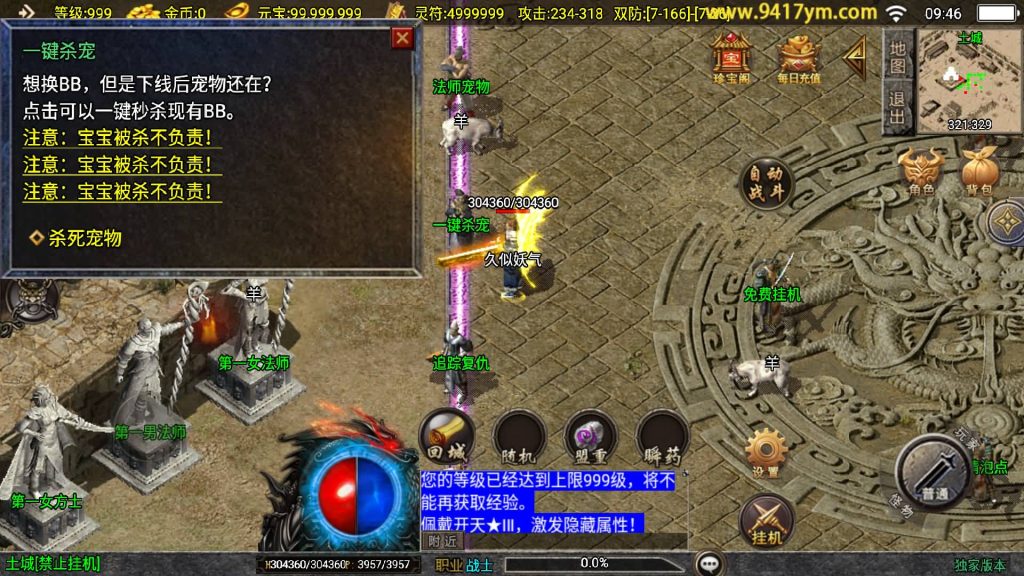Toggle 自动战斗 auto battle
The width and height of the screenshot is (1024, 576).
click(x=766, y=183)
